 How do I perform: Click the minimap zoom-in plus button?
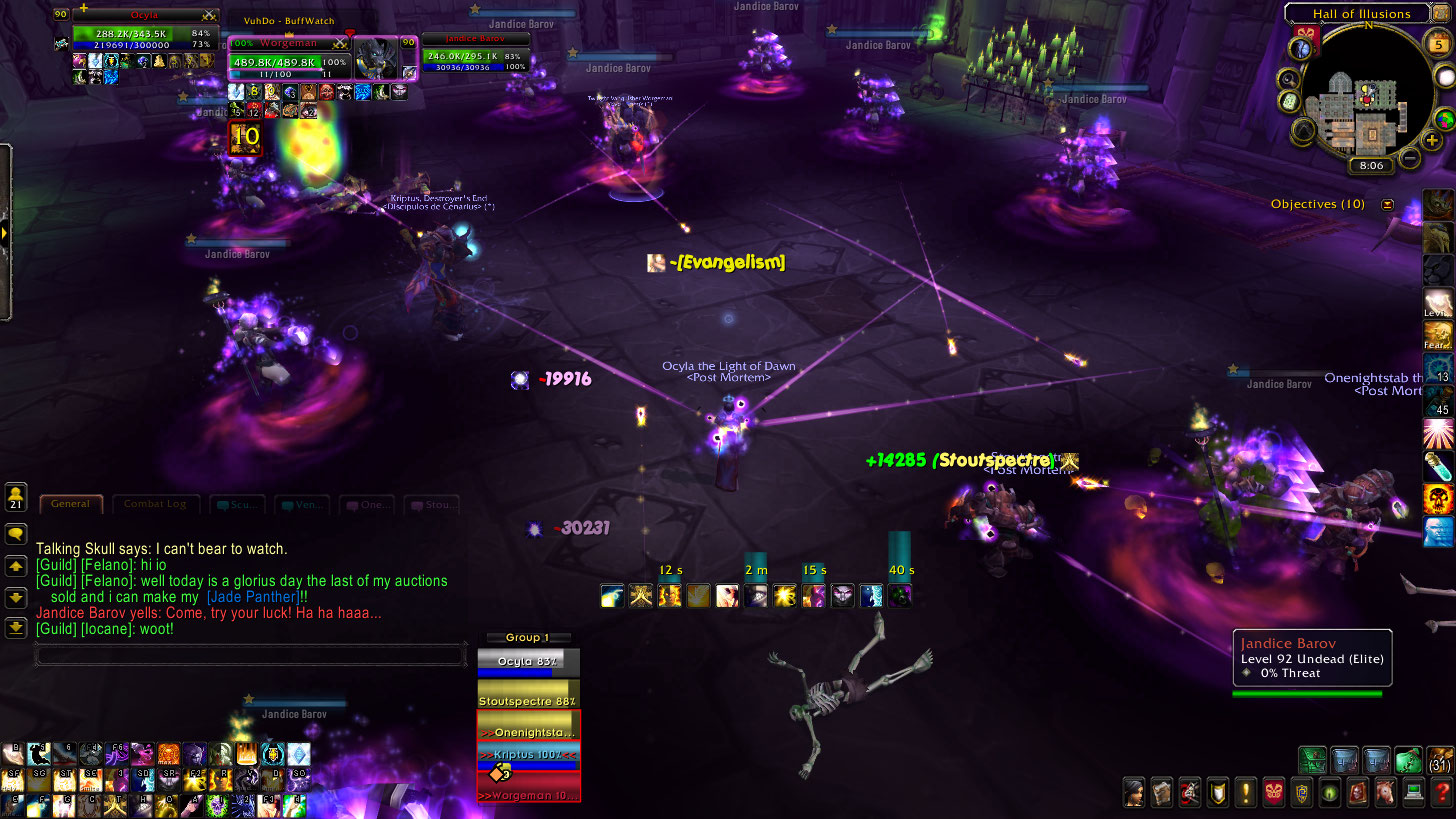[1432, 141]
